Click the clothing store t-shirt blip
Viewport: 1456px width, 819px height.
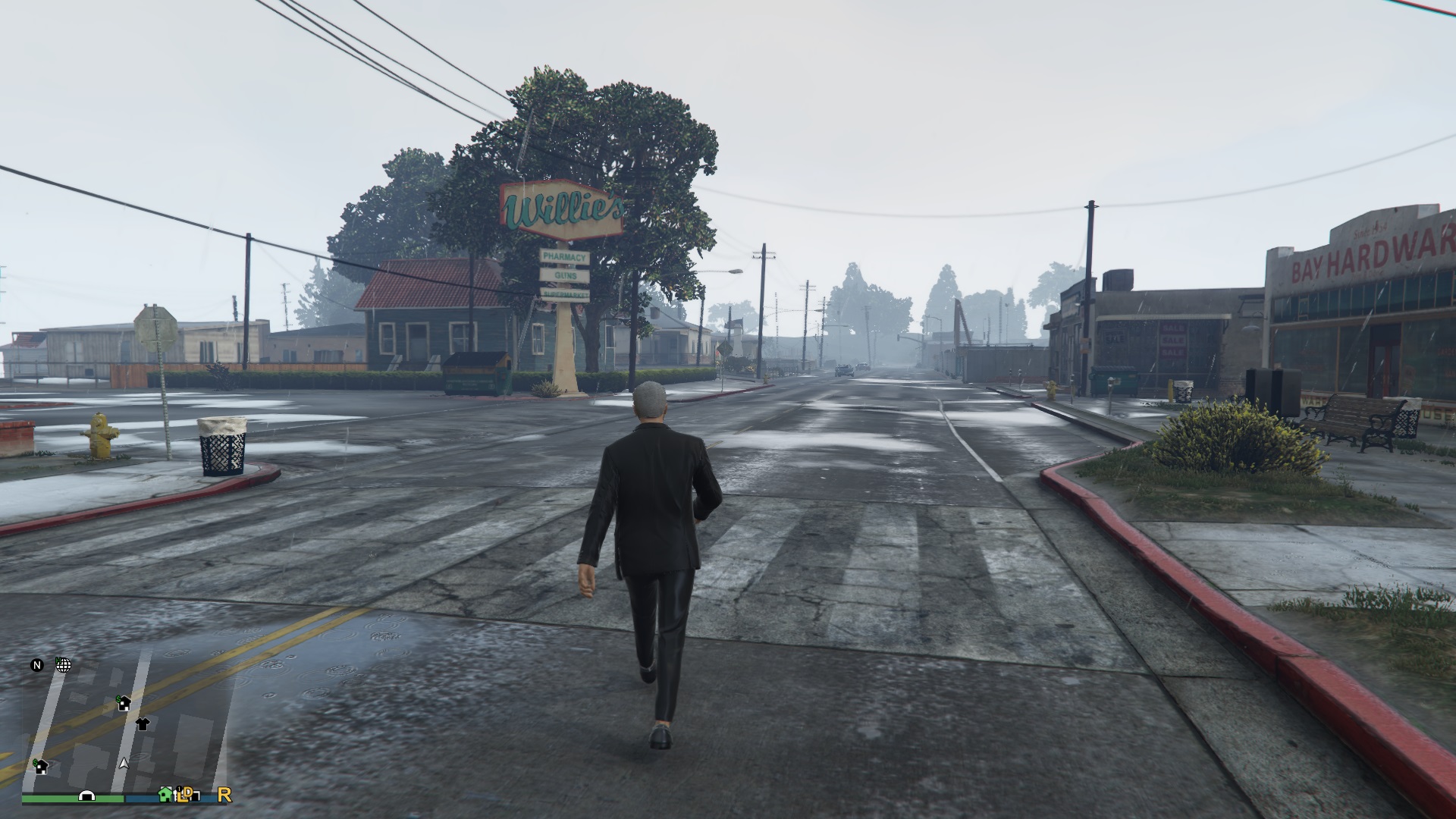tap(142, 723)
